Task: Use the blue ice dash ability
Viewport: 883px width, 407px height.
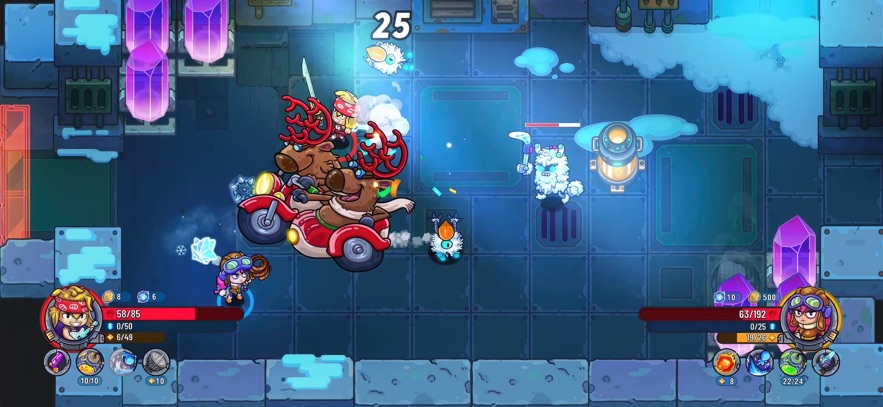Action: (x=759, y=361)
